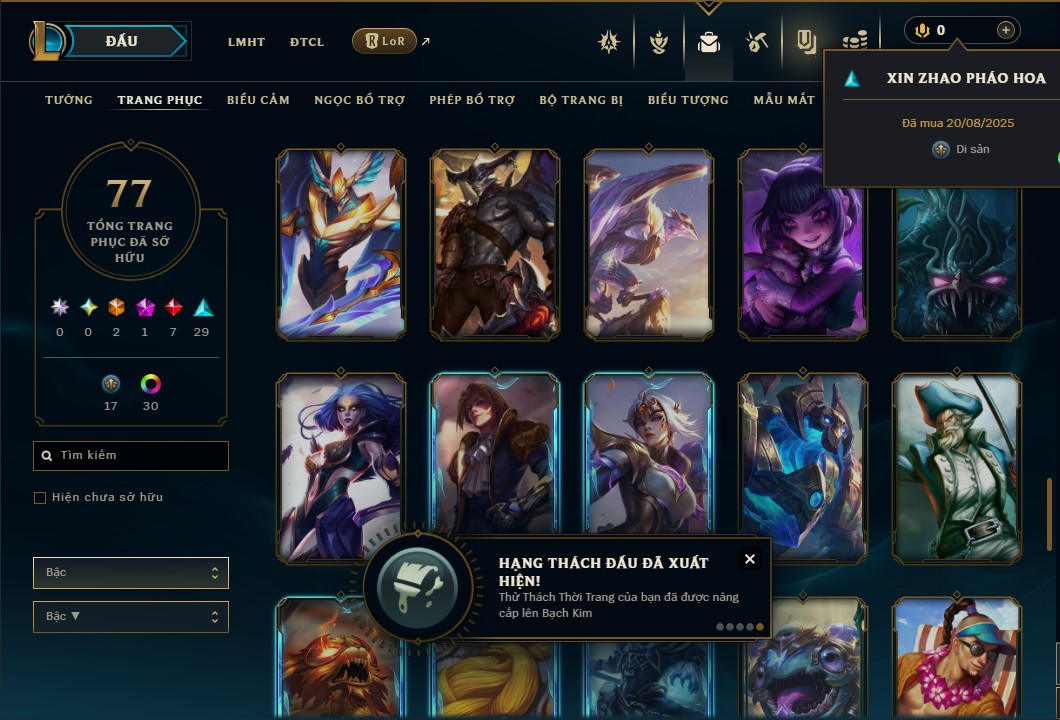Switch to the MẪU MẮT tab
Image resolution: width=1060 pixels, height=720 pixels.
coord(784,100)
